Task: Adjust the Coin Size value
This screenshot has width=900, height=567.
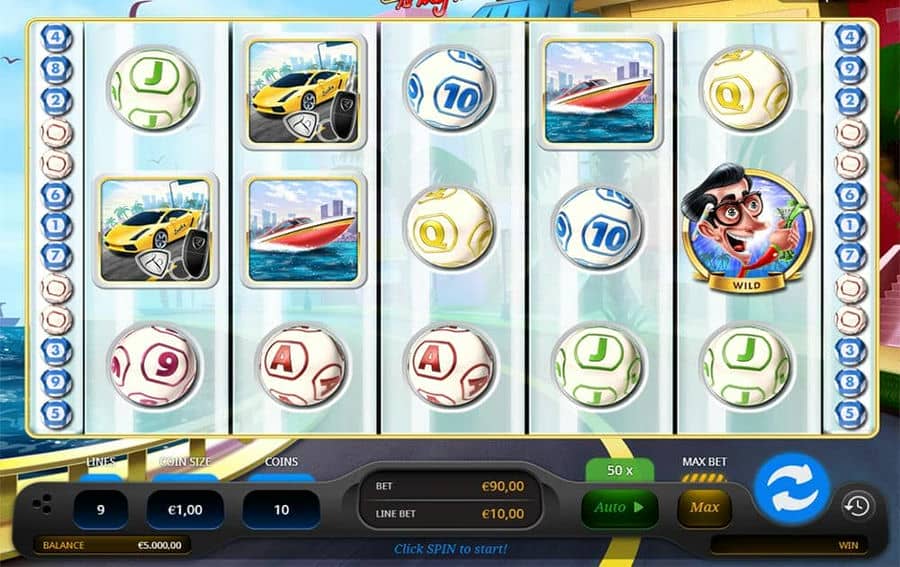Action: (x=184, y=509)
